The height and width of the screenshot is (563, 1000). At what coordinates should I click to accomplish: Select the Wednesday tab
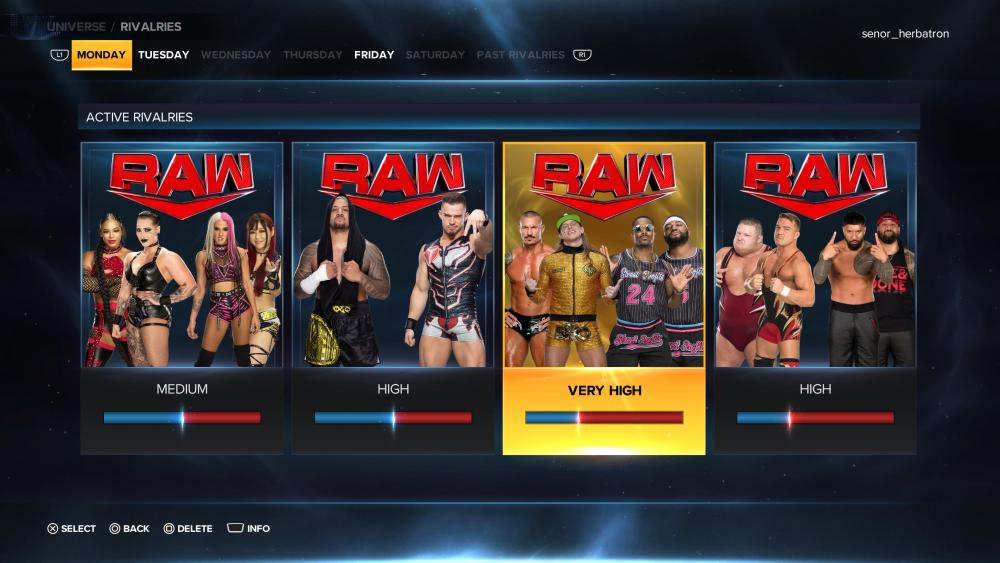pos(236,55)
